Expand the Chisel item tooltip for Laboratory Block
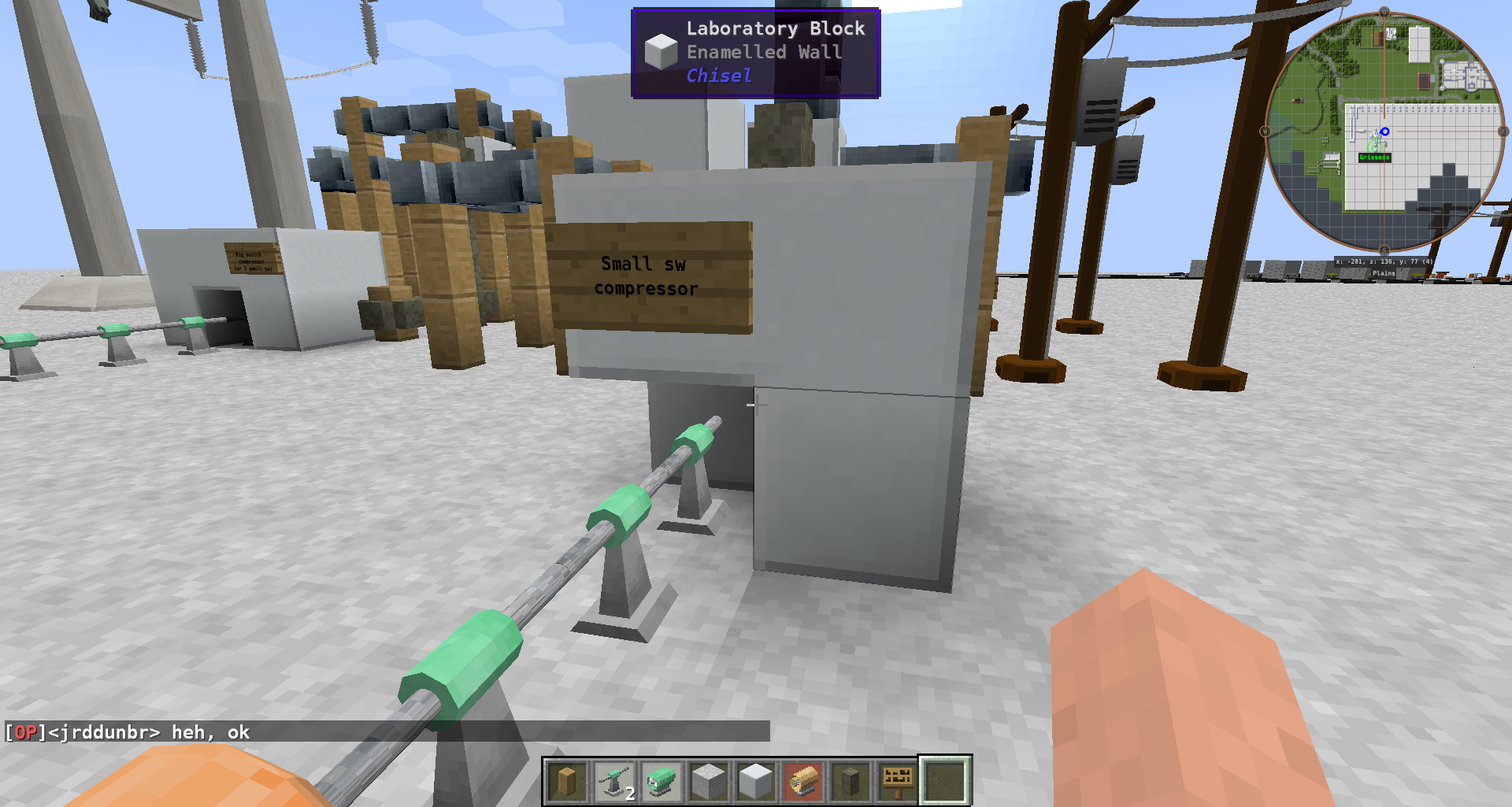1512x807 pixels. [717, 76]
